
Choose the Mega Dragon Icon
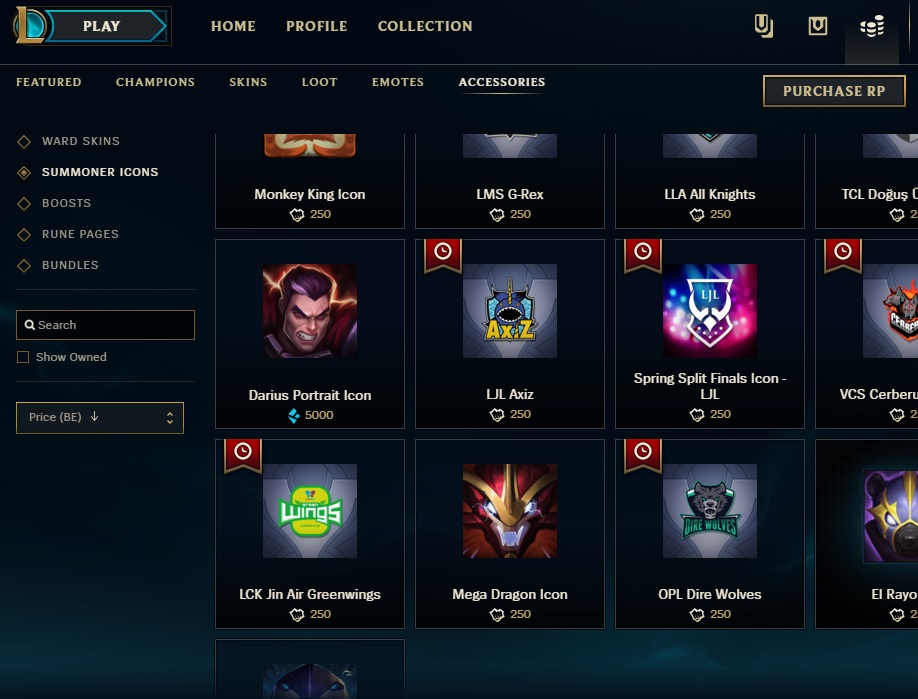pos(510,533)
